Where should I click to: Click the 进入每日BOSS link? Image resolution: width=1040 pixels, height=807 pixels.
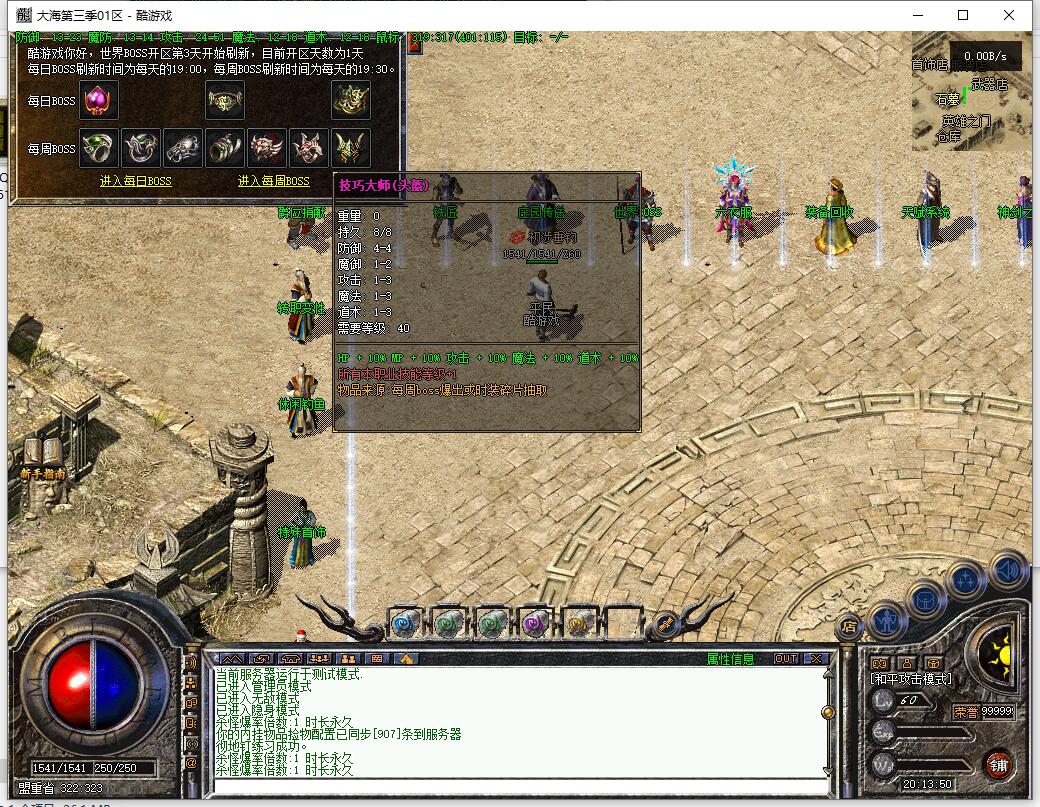(136, 181)
